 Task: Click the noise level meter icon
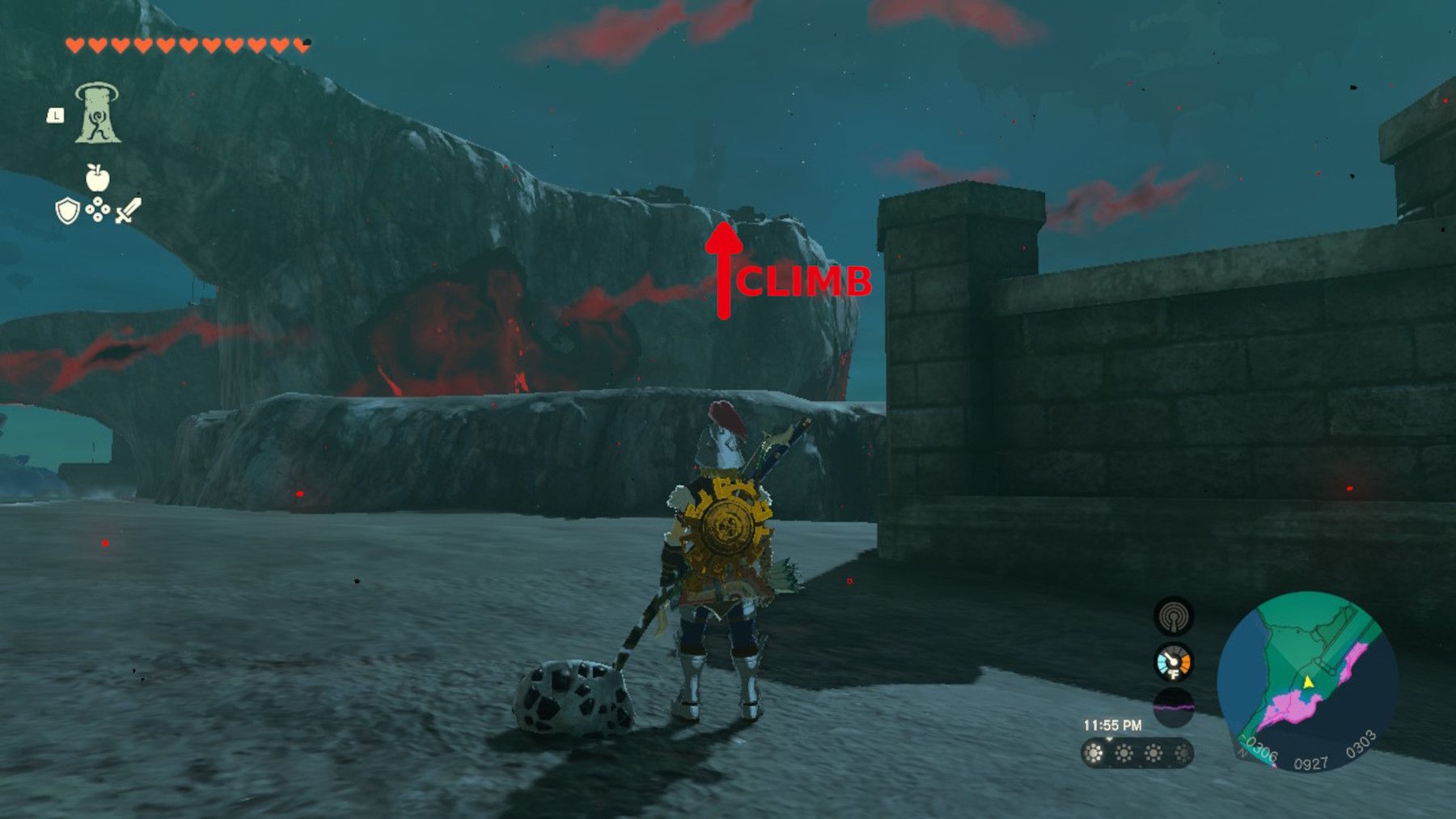click(1175, 706)
